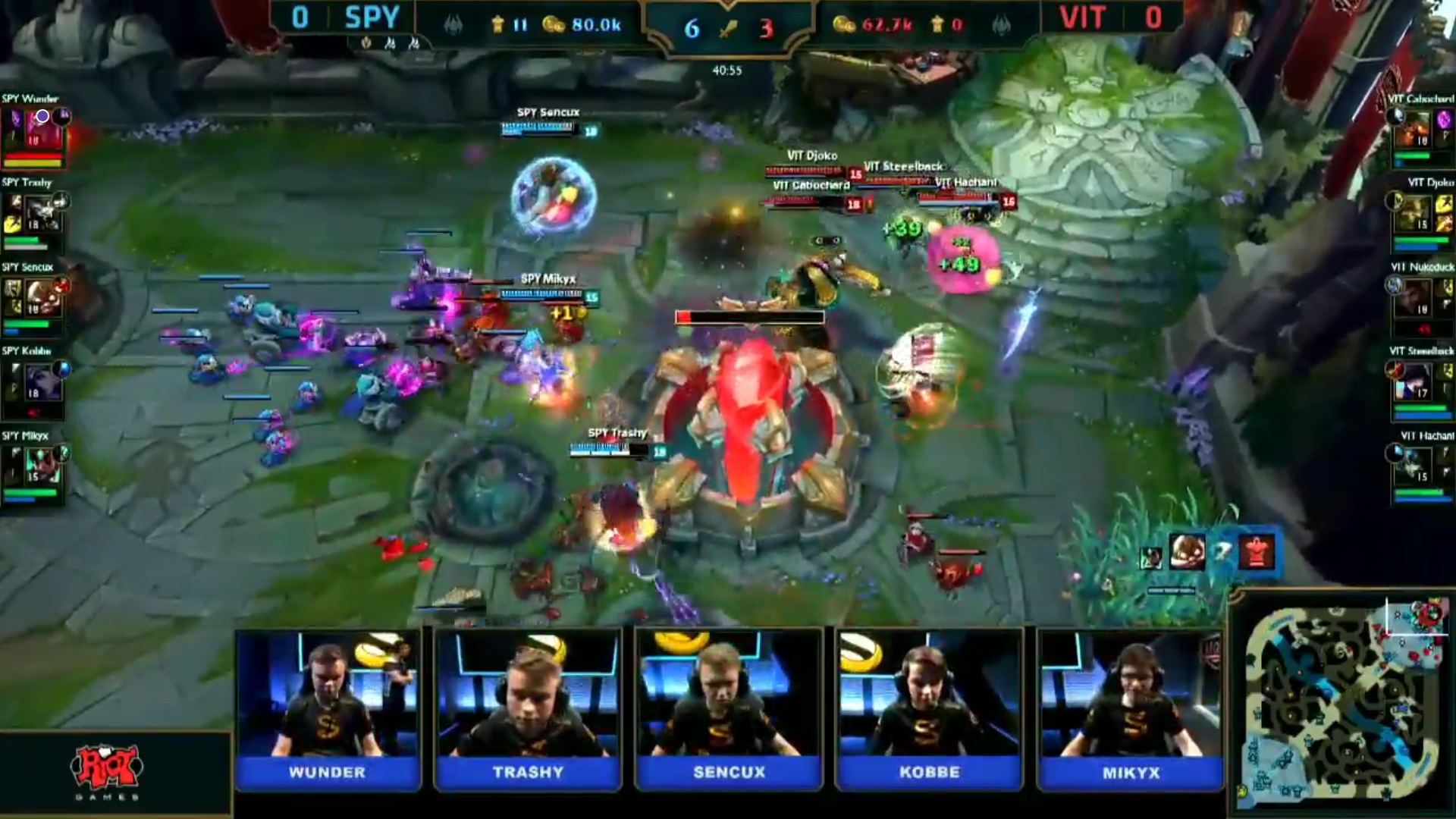Select SPY Trashy's champion portrait
1456x819 pixels.
point(42,213)
